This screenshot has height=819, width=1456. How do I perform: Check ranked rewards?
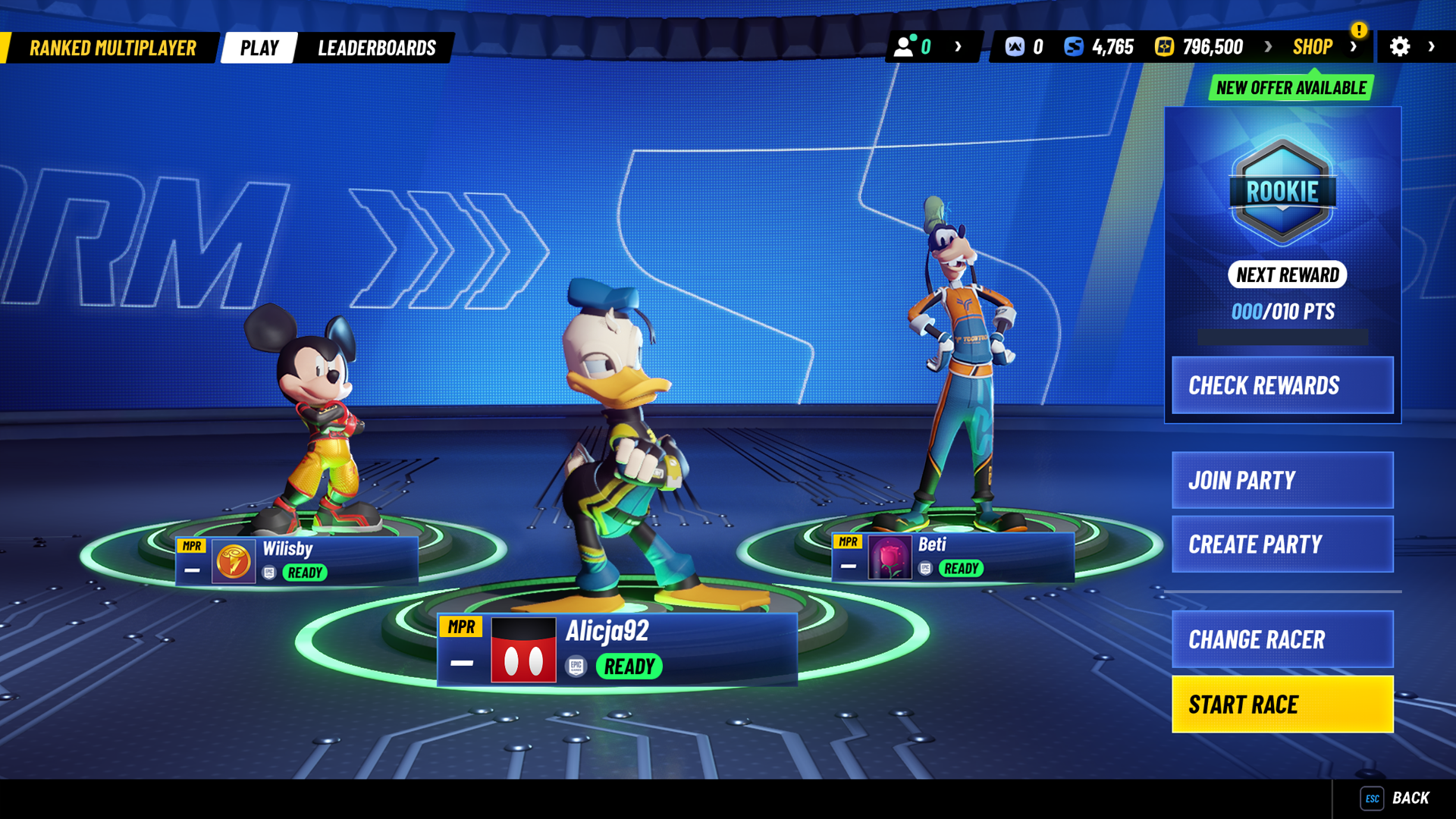click(1282, 385)
